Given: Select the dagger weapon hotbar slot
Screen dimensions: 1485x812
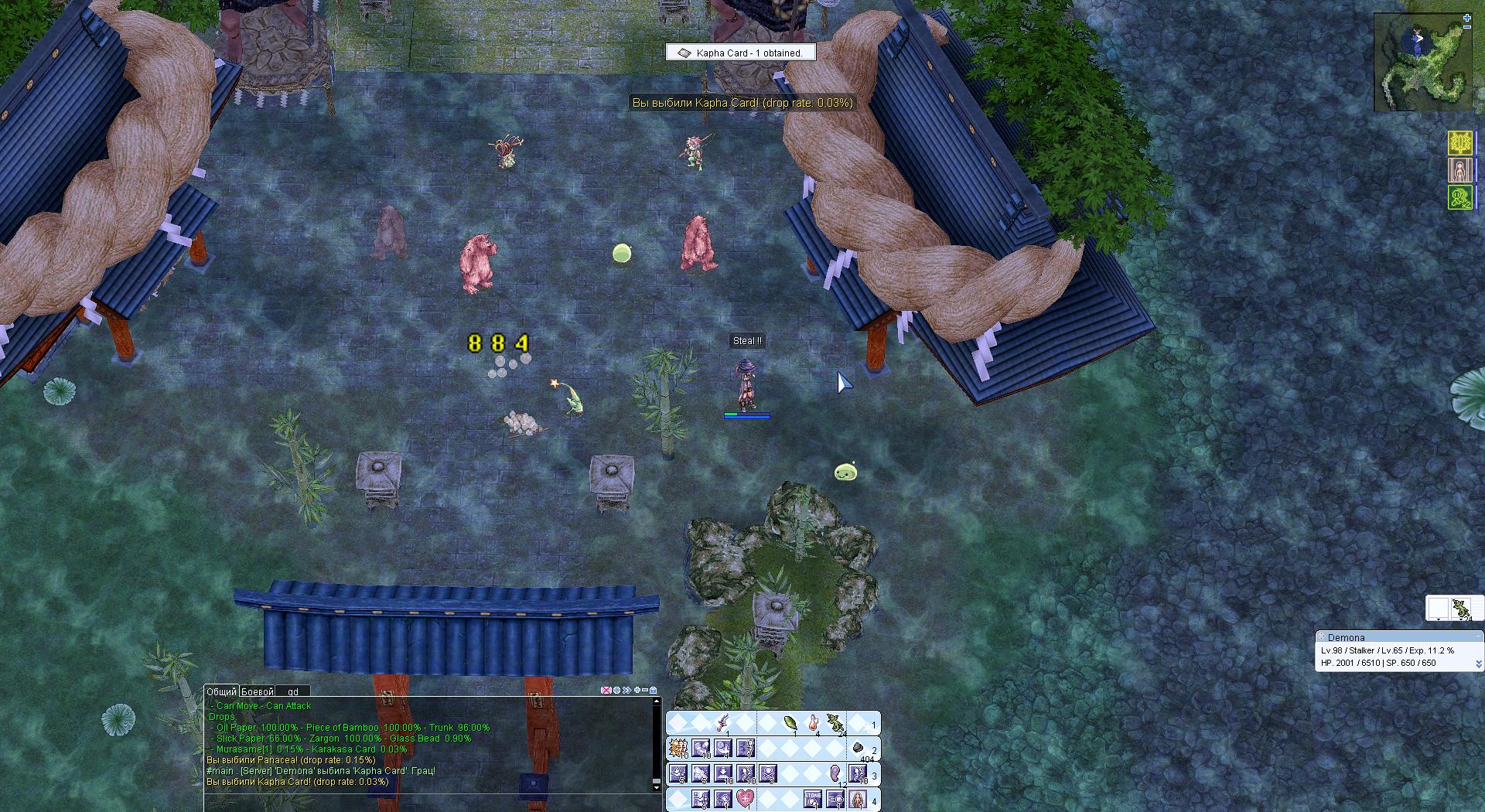Looking at the screenshot, I should point(723,723).
